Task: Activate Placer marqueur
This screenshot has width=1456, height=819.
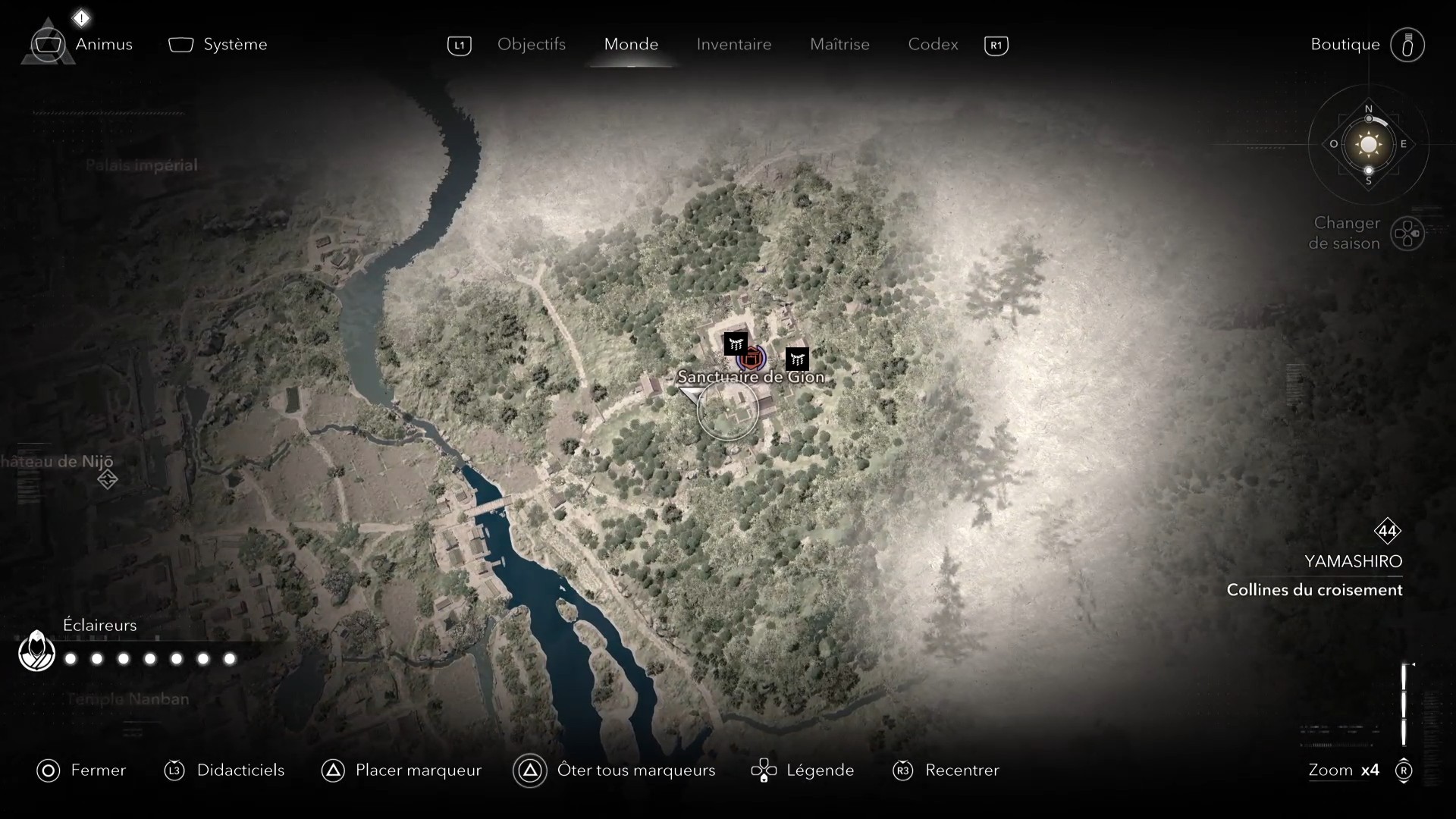Action: point(333,770)
